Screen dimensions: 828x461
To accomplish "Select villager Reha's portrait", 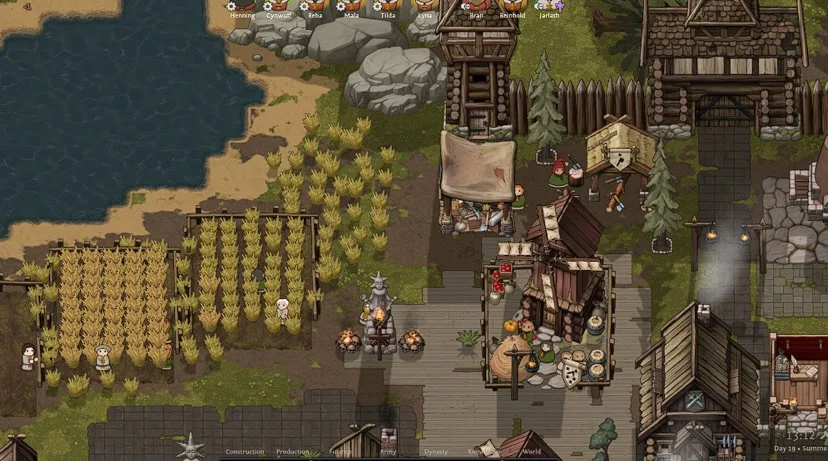I will [315, 6].
